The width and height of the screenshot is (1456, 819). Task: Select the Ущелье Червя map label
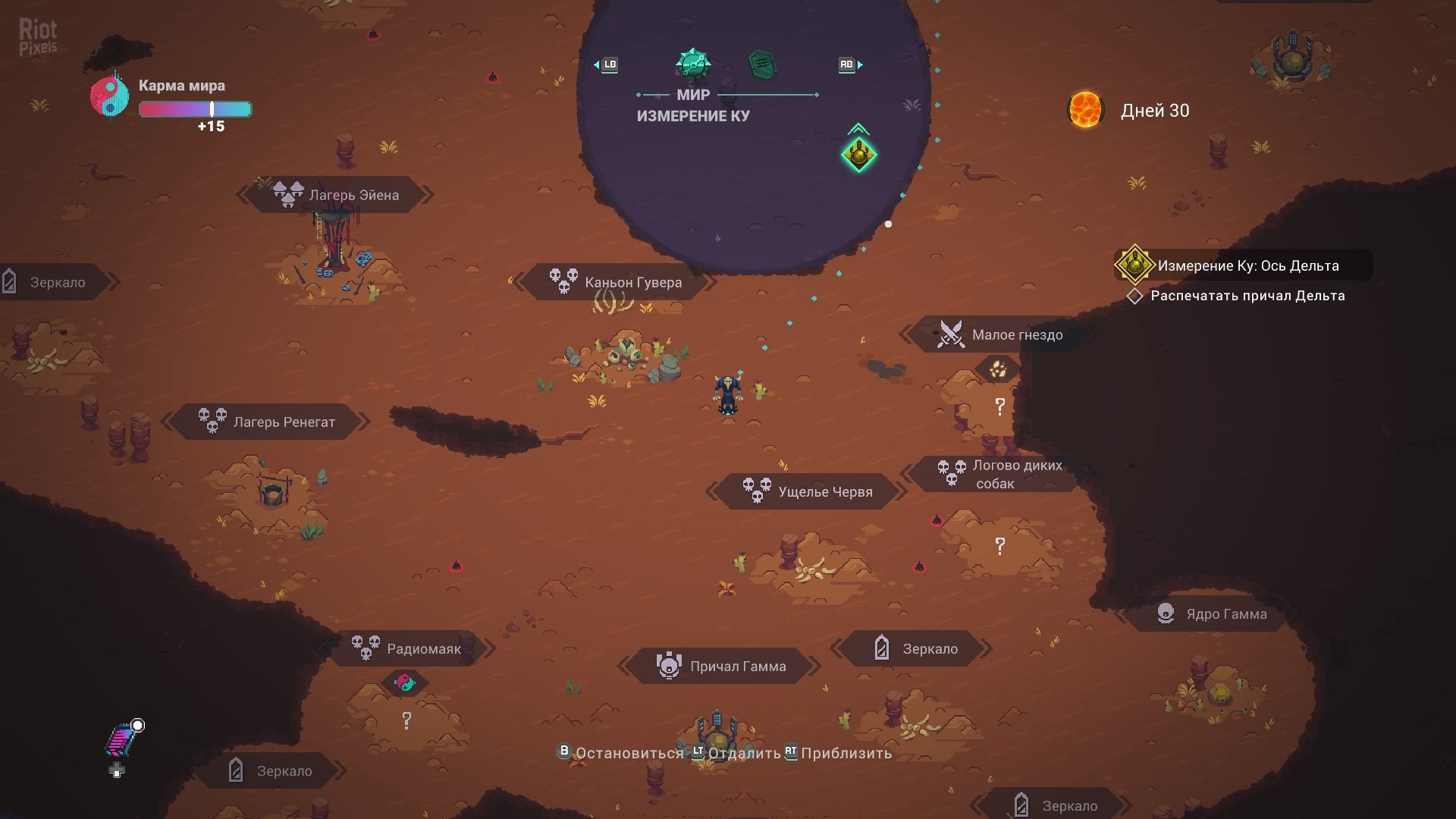point(808,491)
